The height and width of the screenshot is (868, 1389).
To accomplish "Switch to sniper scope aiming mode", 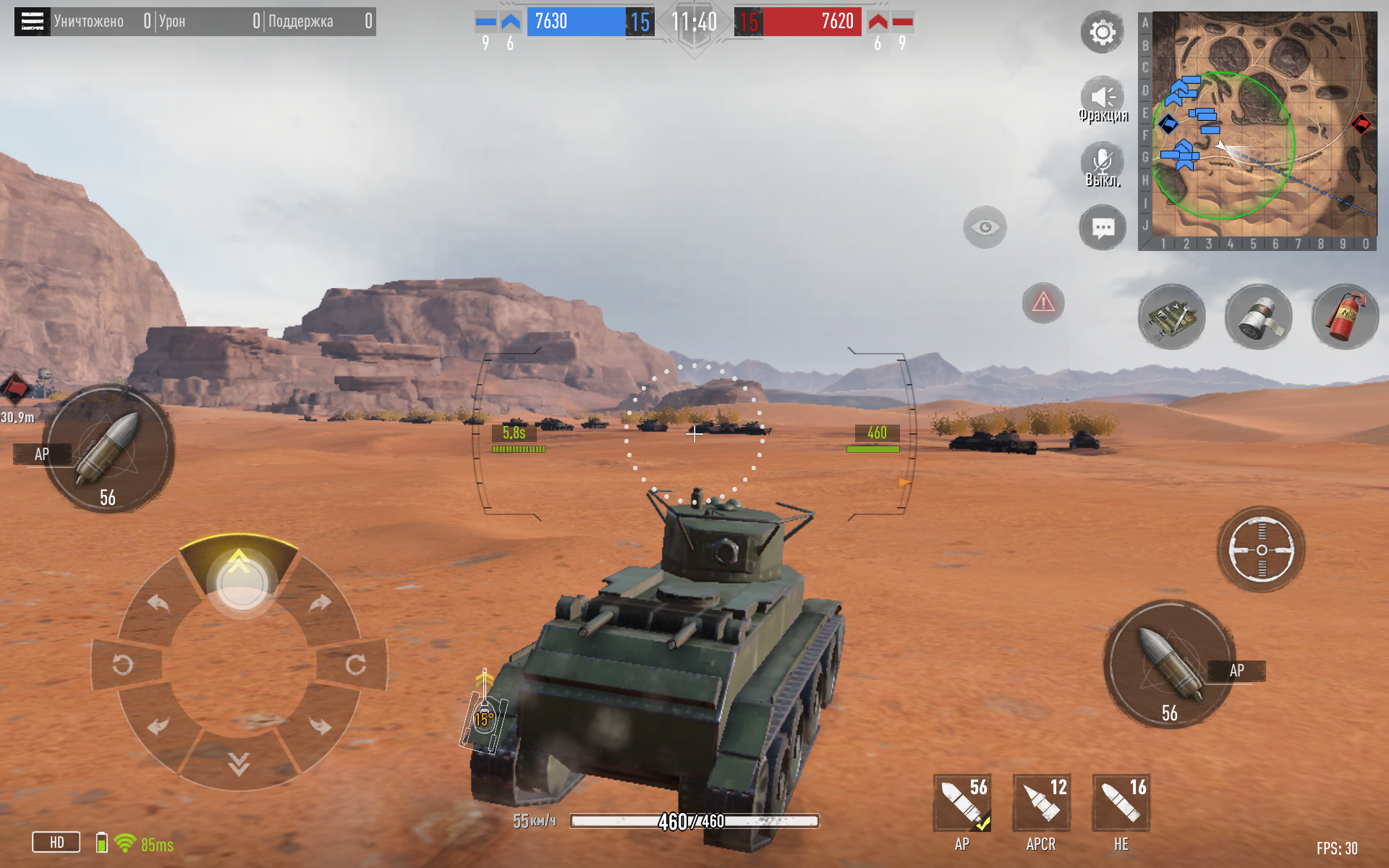I will 1261,550.
